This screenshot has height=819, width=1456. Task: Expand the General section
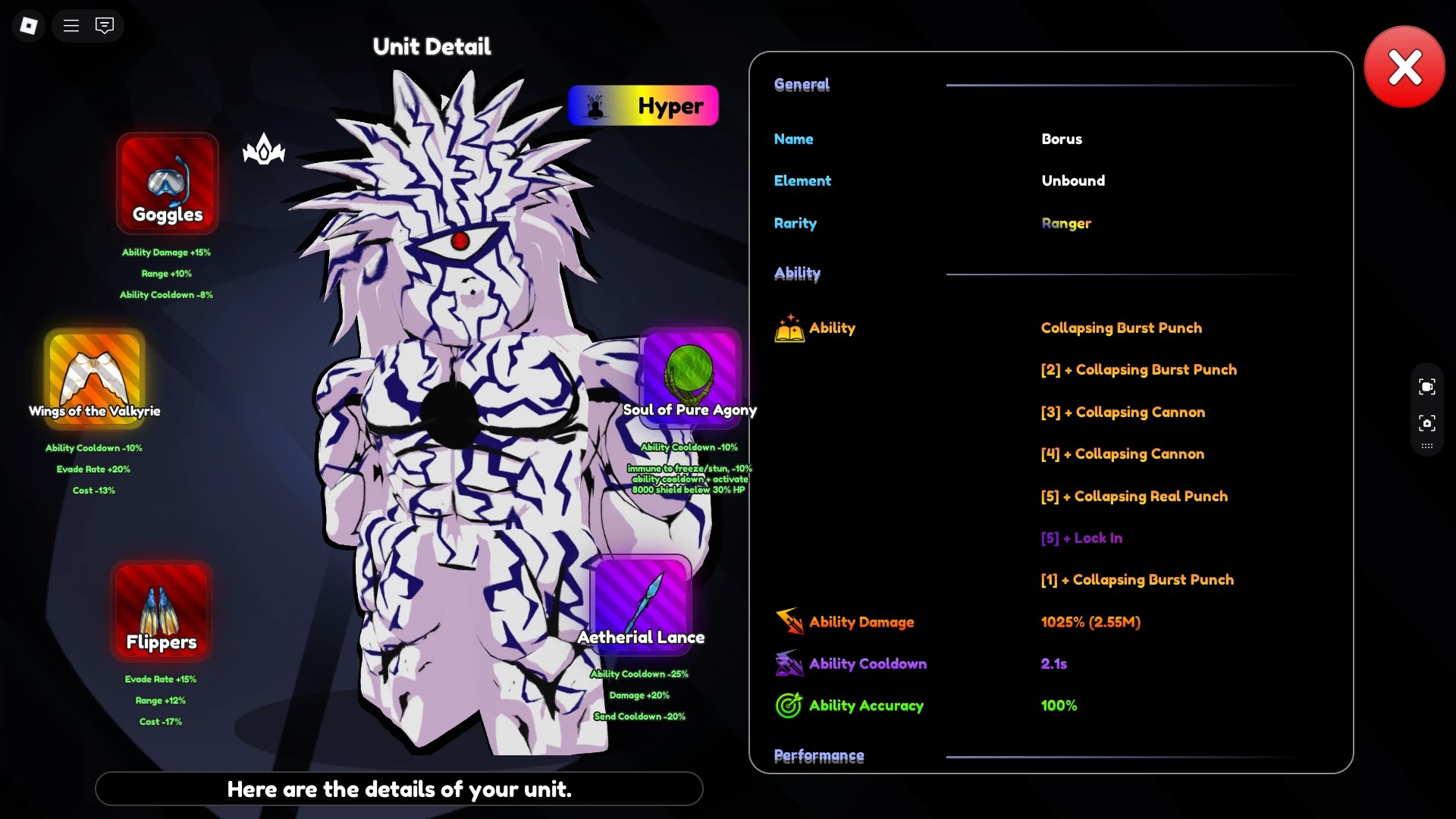click(x=801, y=84)
